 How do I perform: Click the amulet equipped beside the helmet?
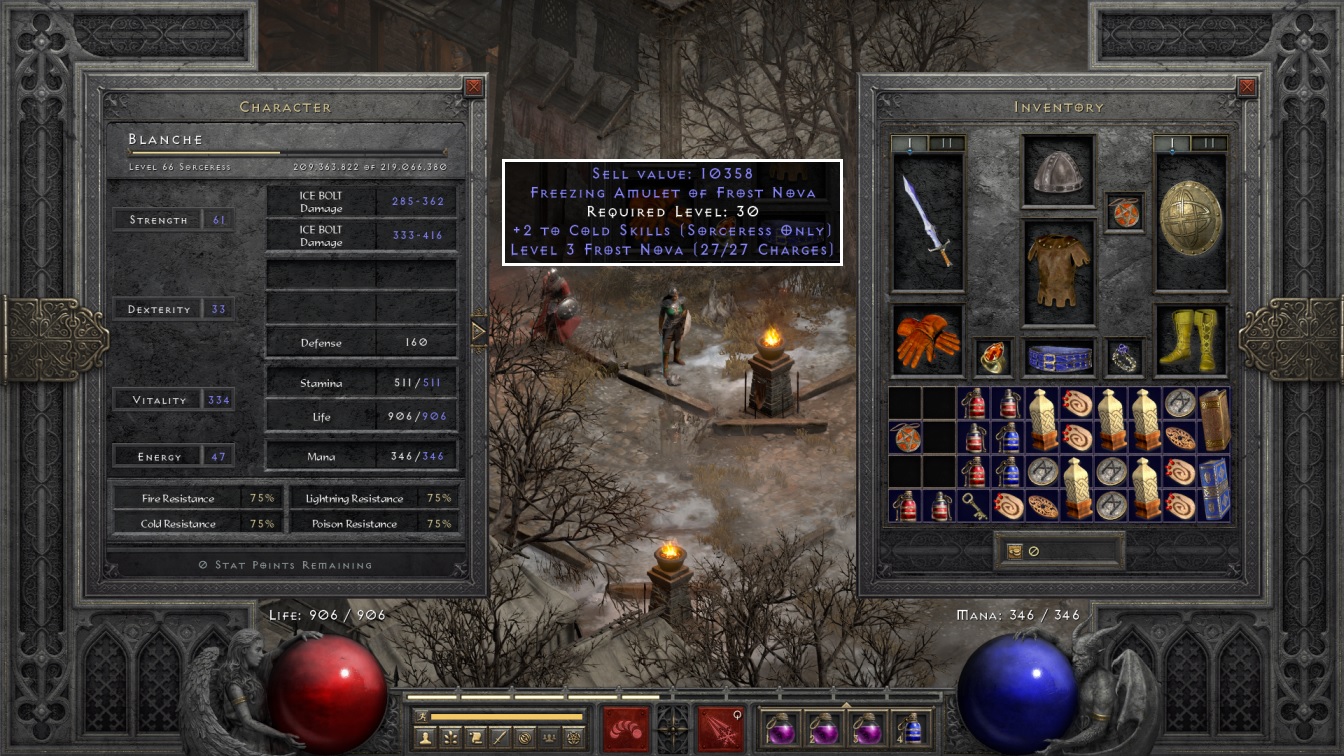coord(1124,213)
